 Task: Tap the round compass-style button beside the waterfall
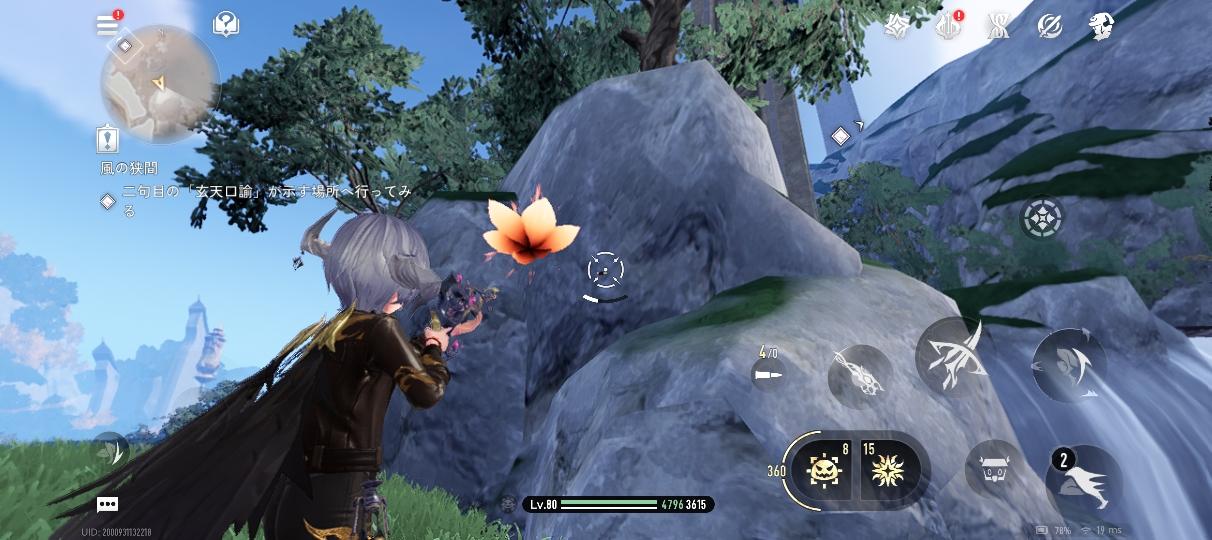tap(1041, 217)
